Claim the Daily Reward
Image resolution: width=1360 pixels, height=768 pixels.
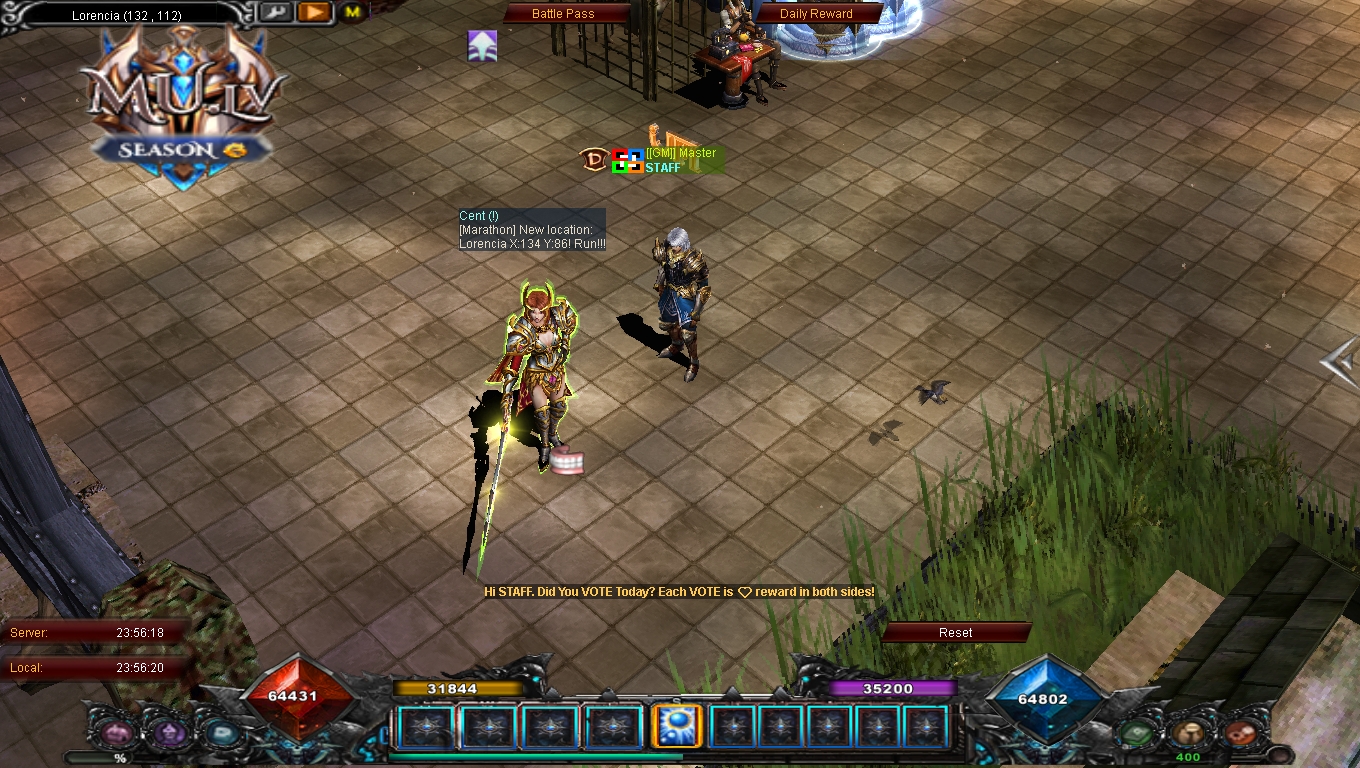tap(816, 14)
